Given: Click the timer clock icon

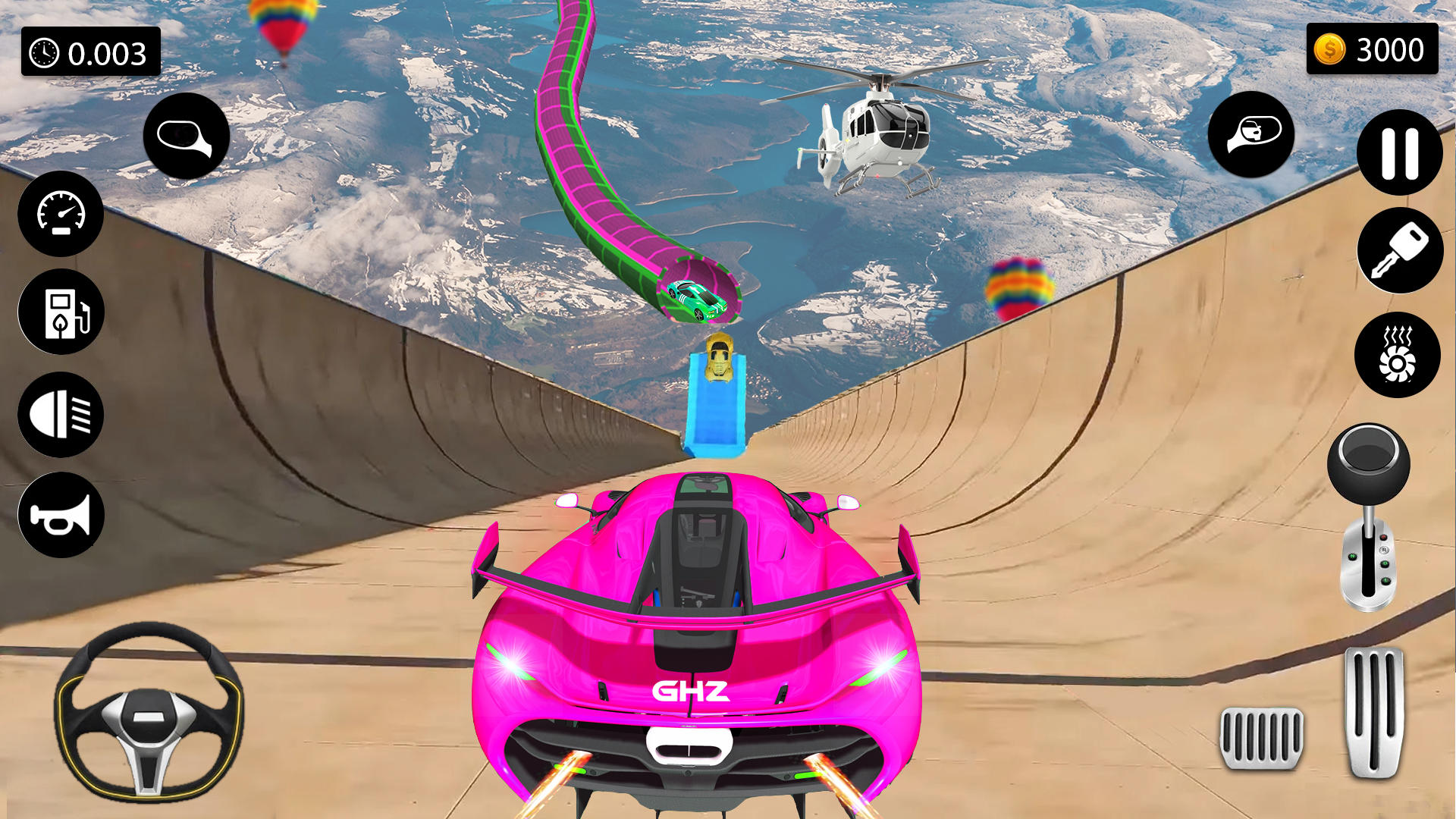Looking at the screenshot, I should point(45,53).
